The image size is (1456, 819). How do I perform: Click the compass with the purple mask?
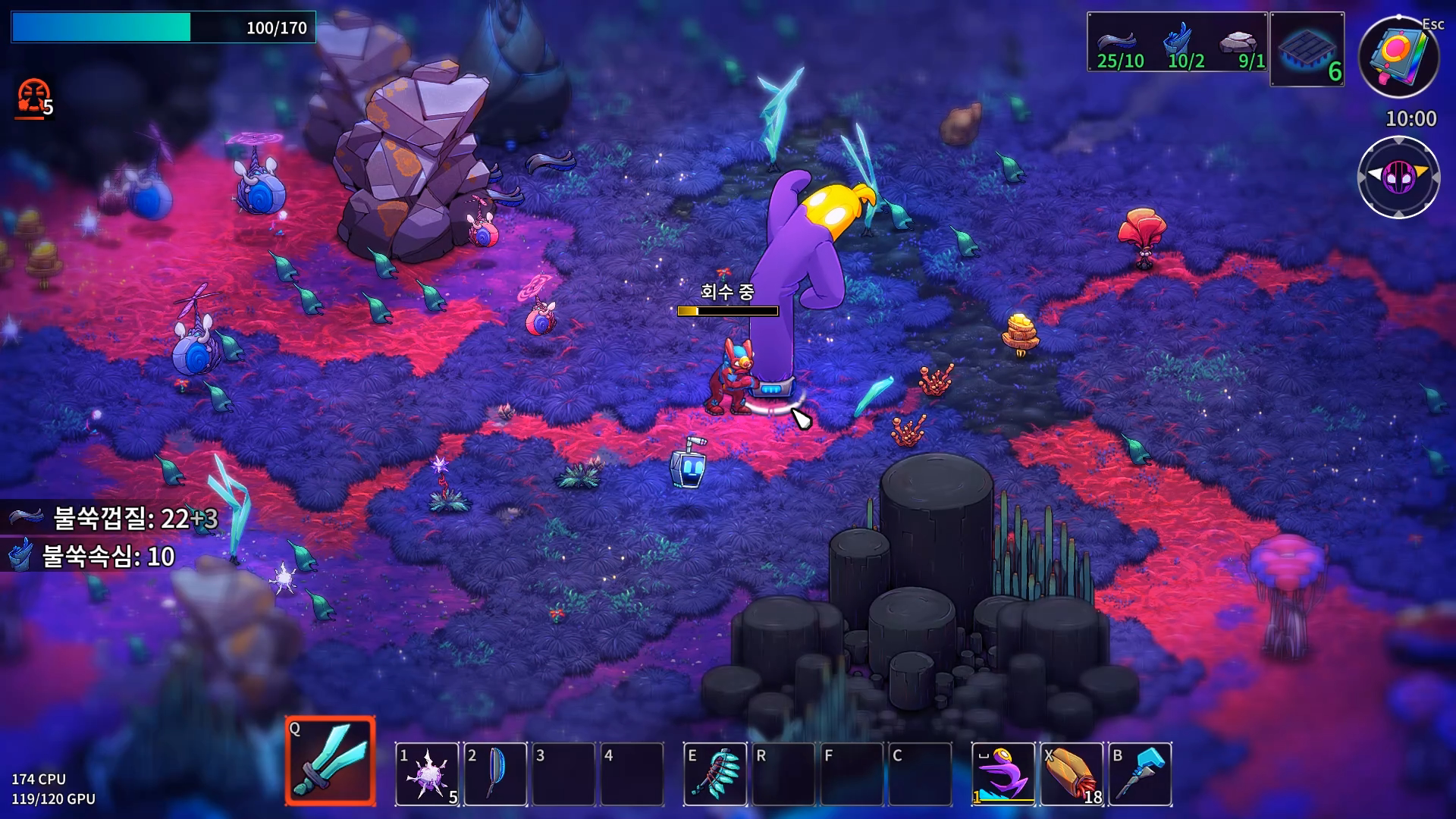1398,177
